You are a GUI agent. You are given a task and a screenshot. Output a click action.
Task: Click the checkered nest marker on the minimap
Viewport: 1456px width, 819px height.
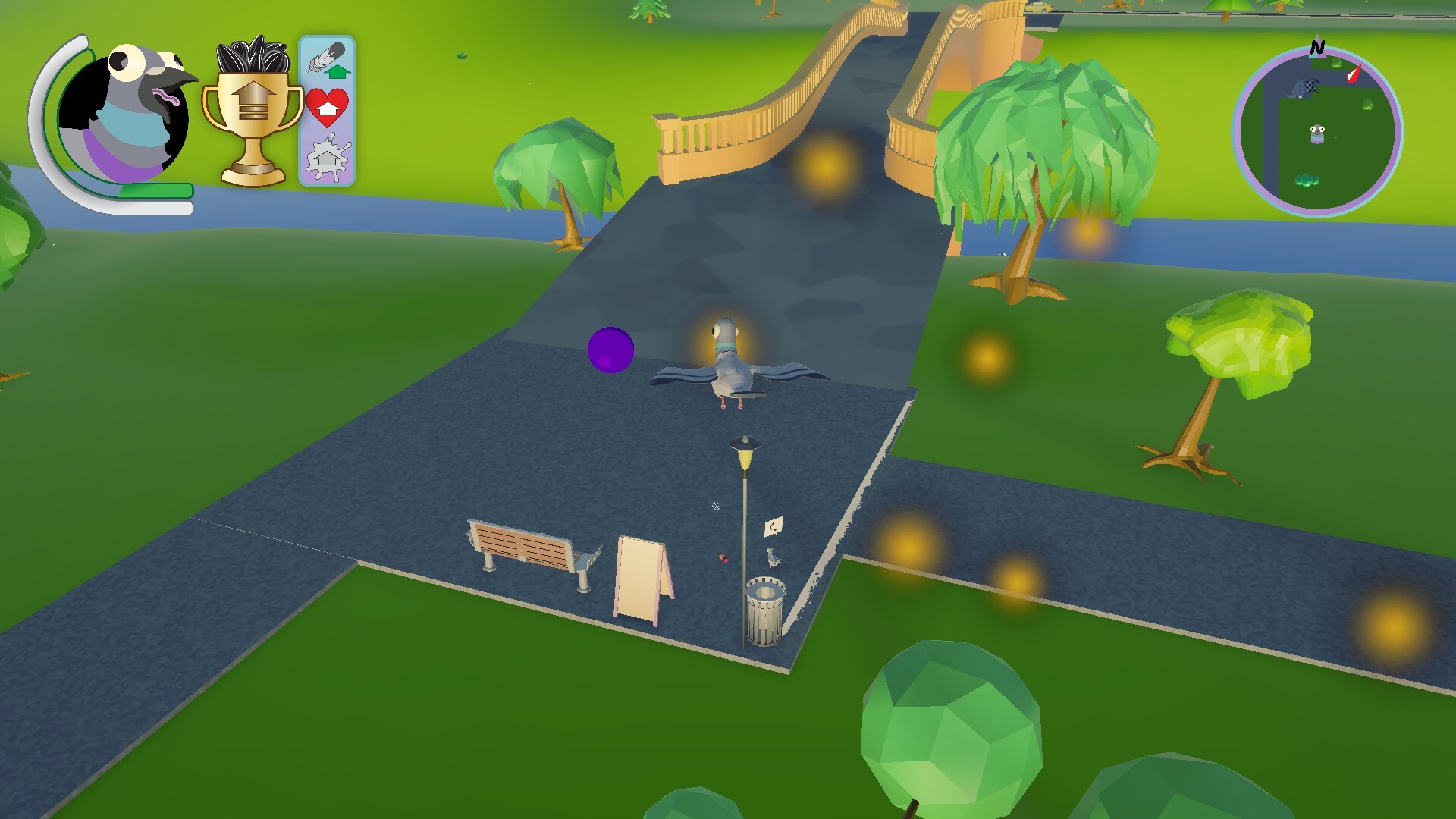tap(1312, 86)
